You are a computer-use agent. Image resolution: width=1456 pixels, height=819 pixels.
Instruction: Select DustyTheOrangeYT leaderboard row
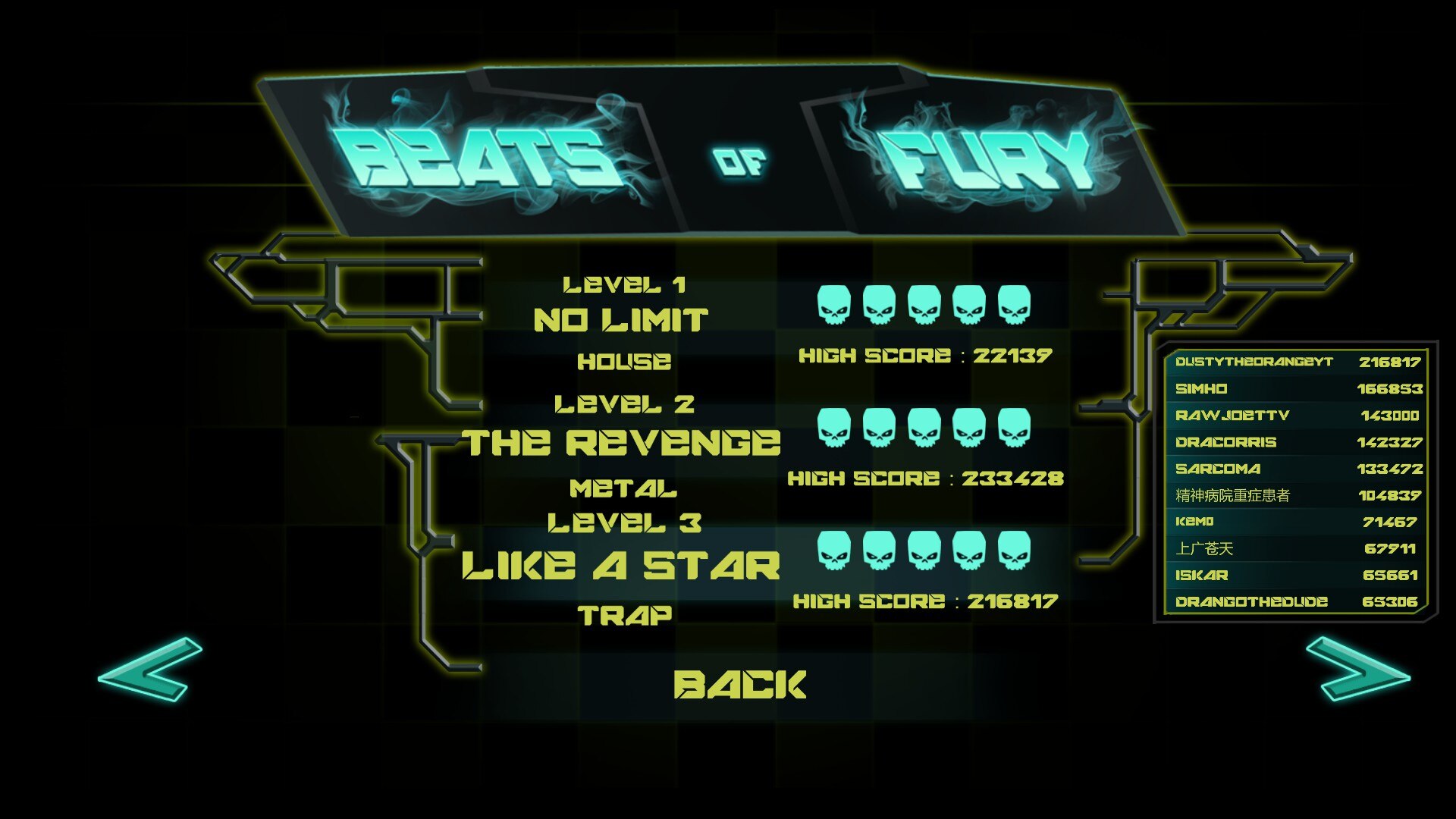[x=1296, y=362]
